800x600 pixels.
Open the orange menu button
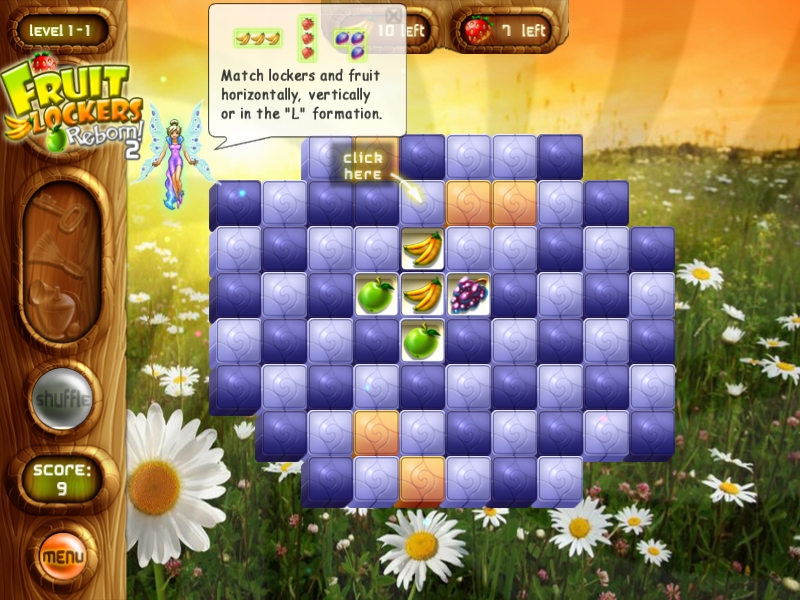(62, 554)
